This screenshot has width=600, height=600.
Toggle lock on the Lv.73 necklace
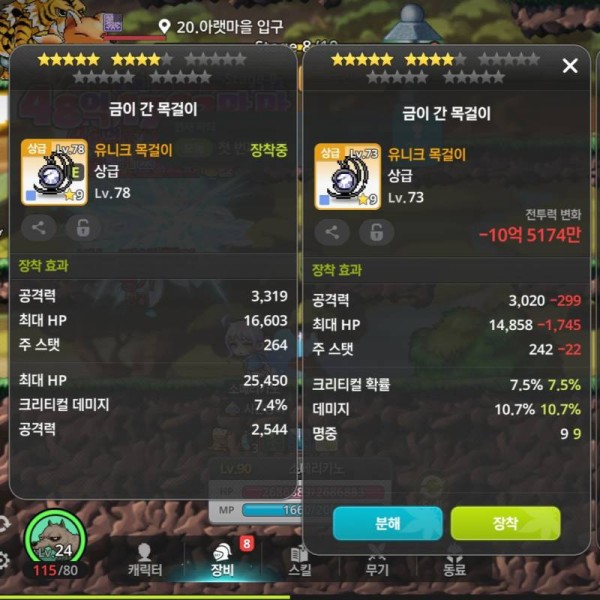pyautogui.click(x=376, y=233)
